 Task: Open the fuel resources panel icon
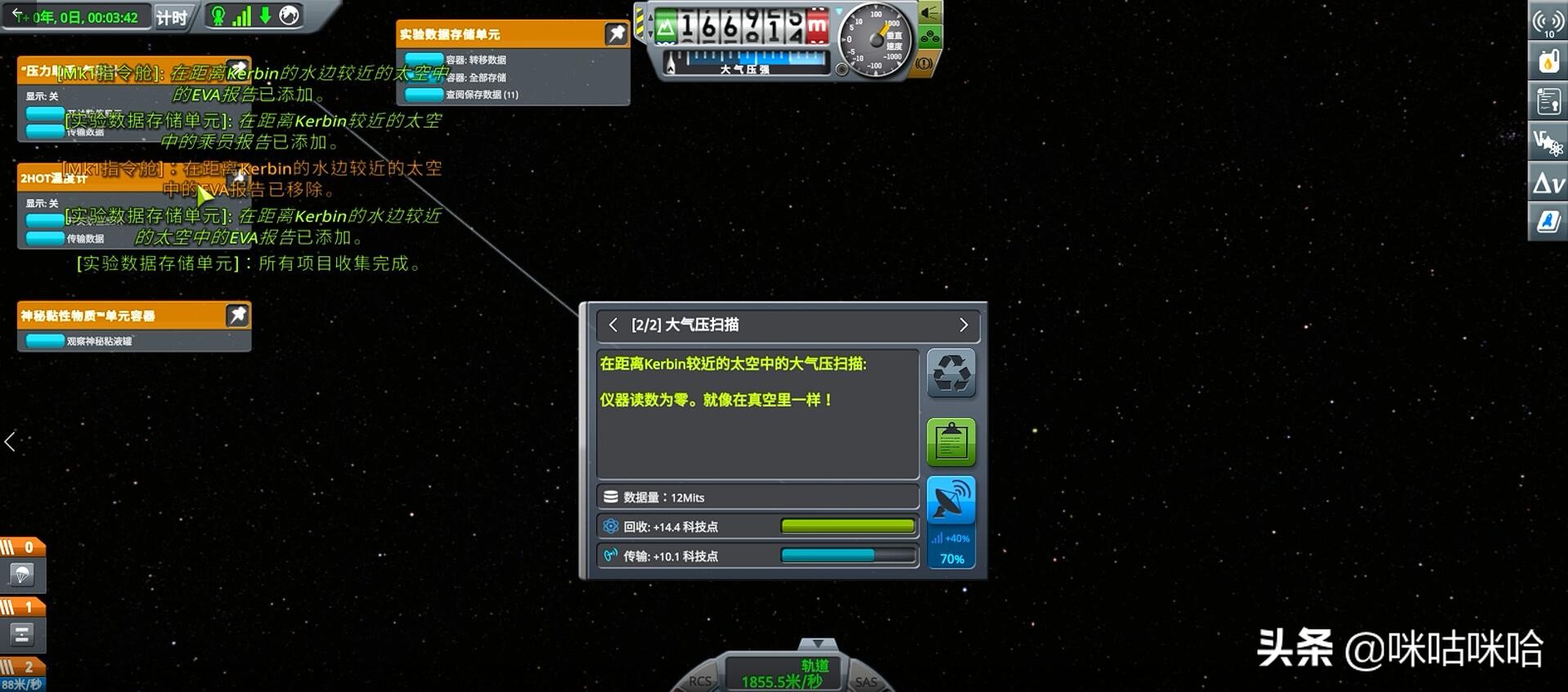click(1548, 61)
